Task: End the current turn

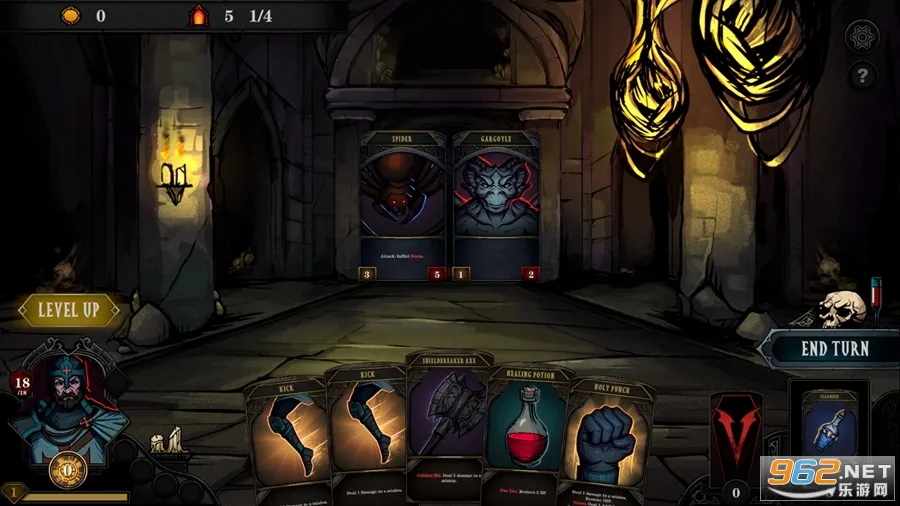Action: pyautogui.click(x=835, y=349)
